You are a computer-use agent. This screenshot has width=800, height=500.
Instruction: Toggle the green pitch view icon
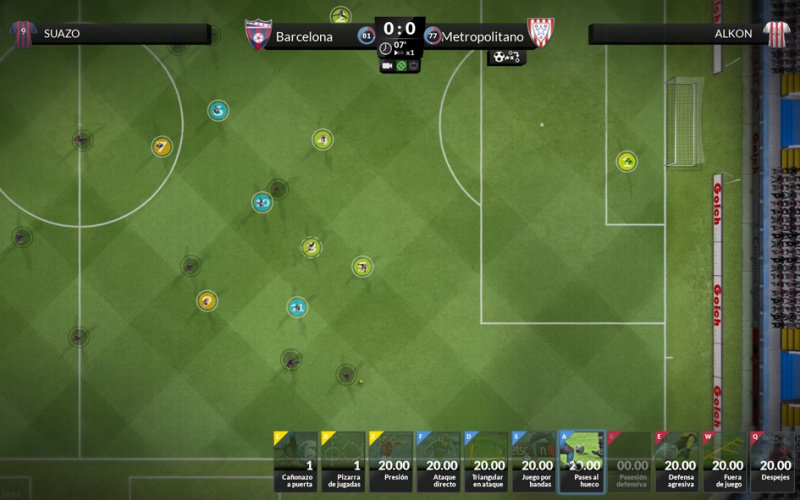pos(400,66)
